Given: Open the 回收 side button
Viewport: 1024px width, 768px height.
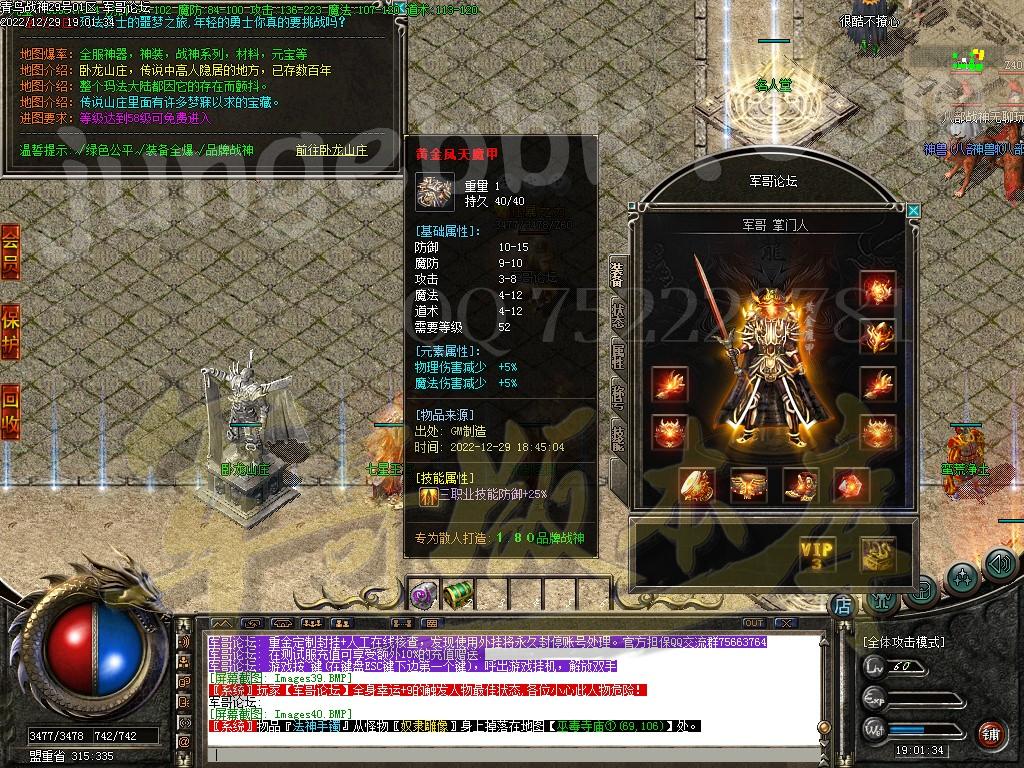Looking at the screenshot, I should coord(10,411).
